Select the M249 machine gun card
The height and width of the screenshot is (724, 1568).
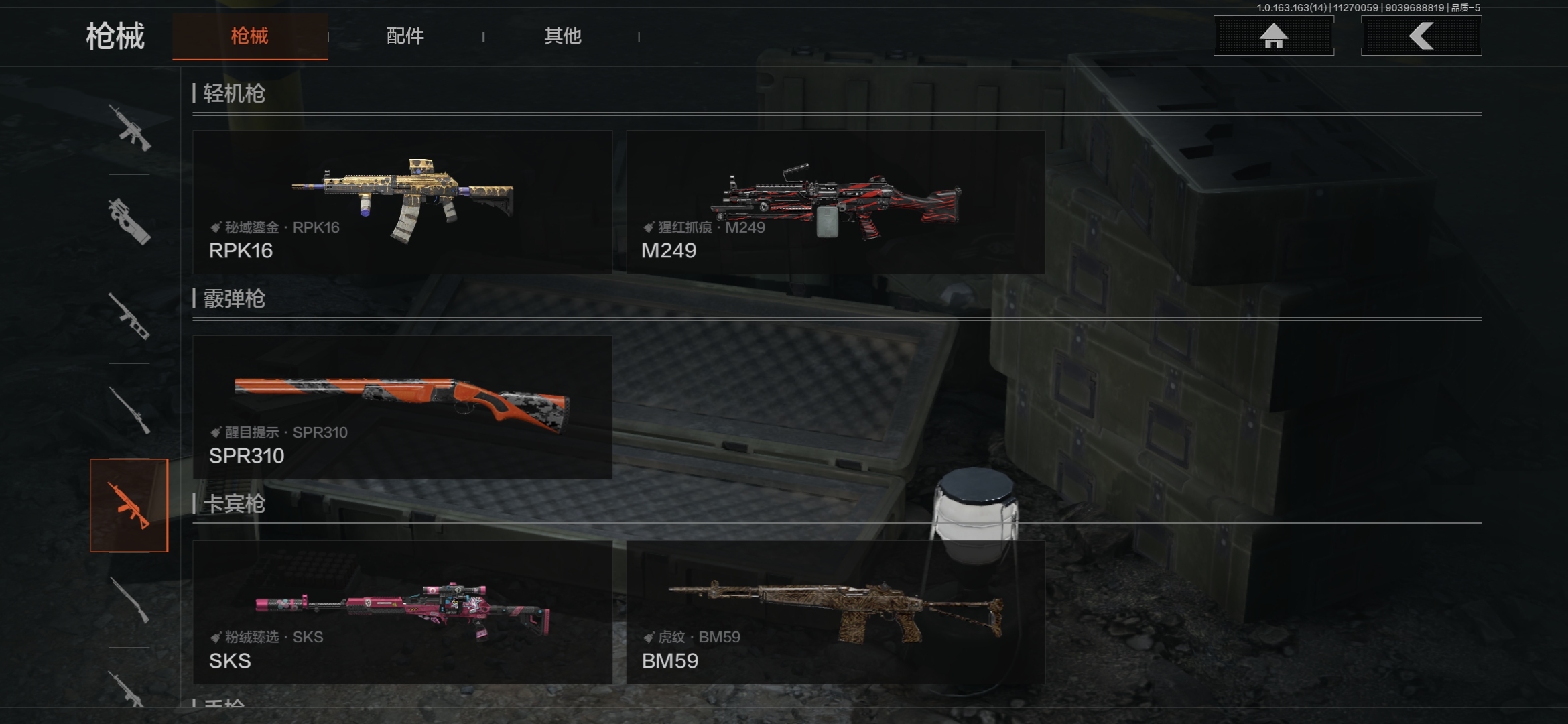(x=836, y=202)
